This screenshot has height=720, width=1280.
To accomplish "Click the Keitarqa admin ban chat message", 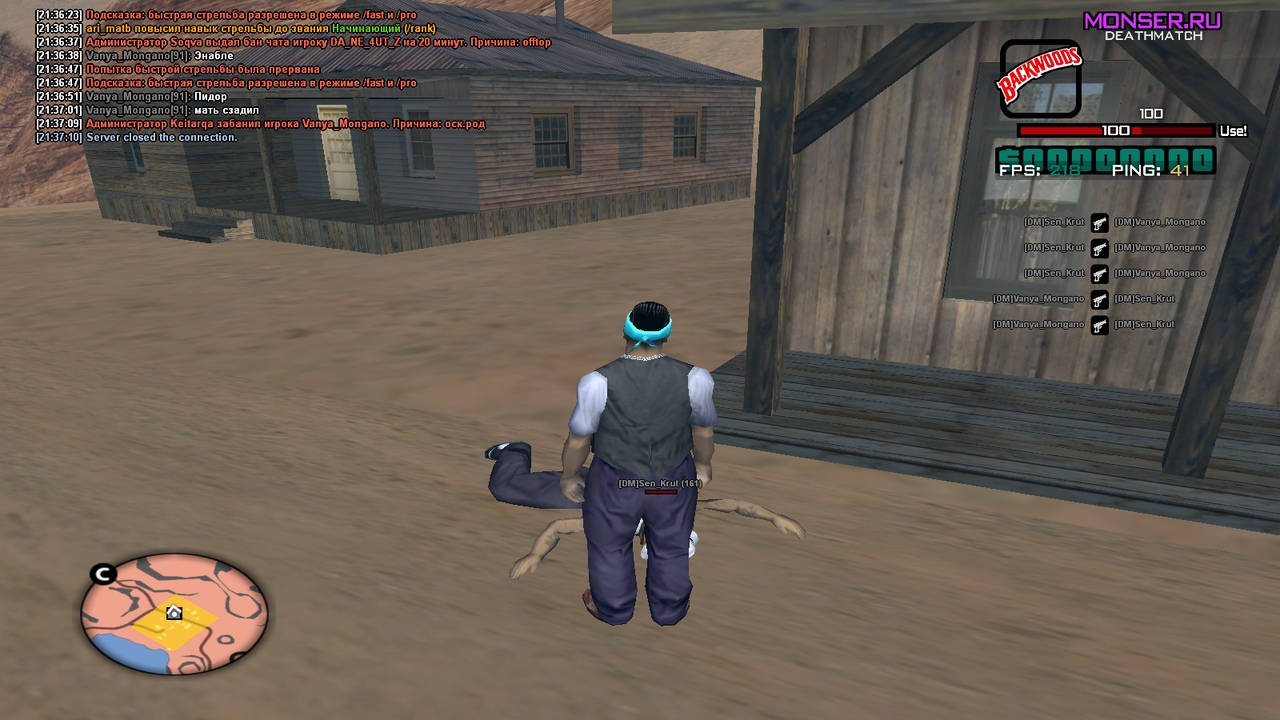I will [285, 123].
